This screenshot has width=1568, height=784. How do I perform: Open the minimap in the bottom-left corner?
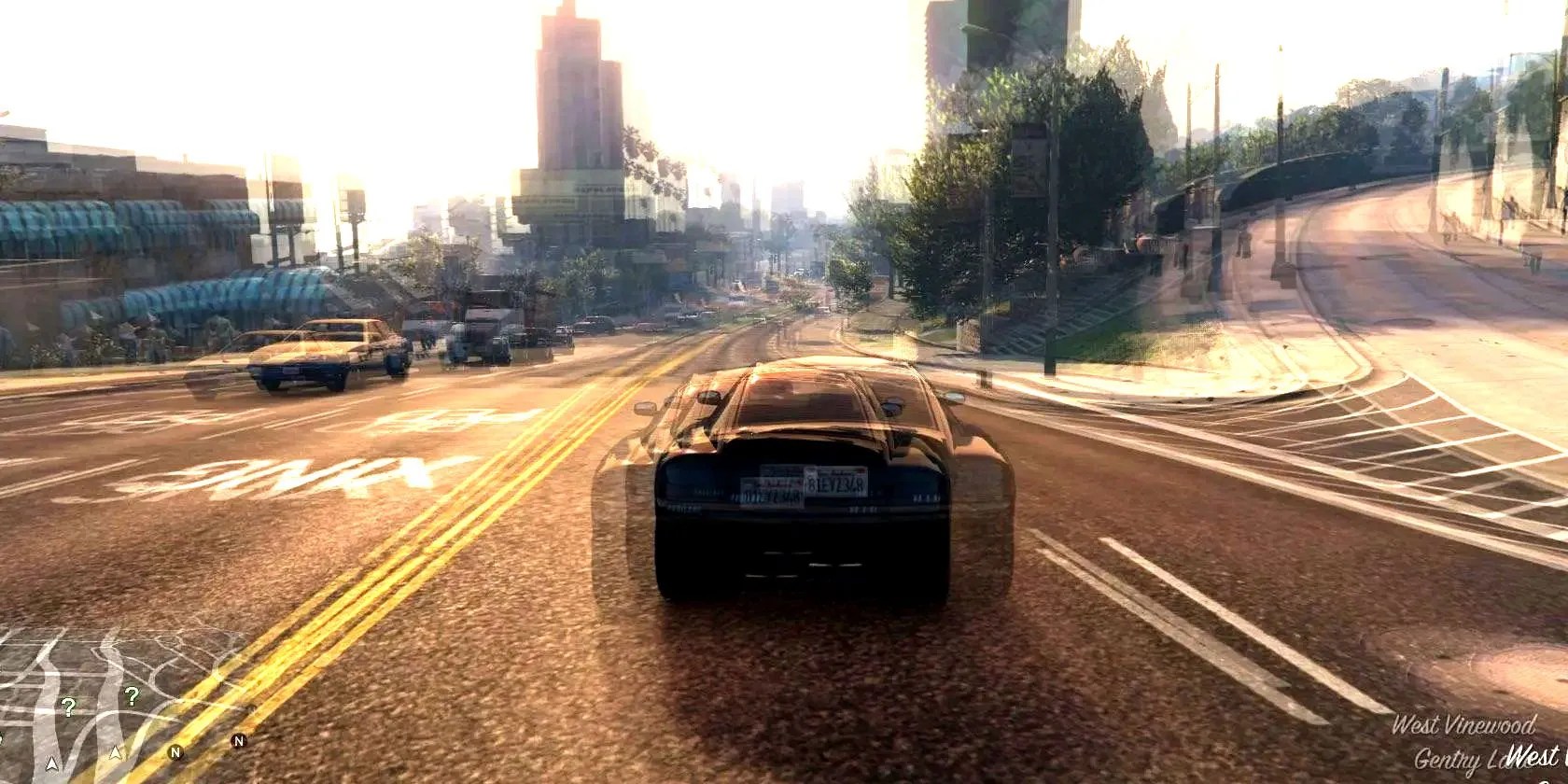[103, 709]
